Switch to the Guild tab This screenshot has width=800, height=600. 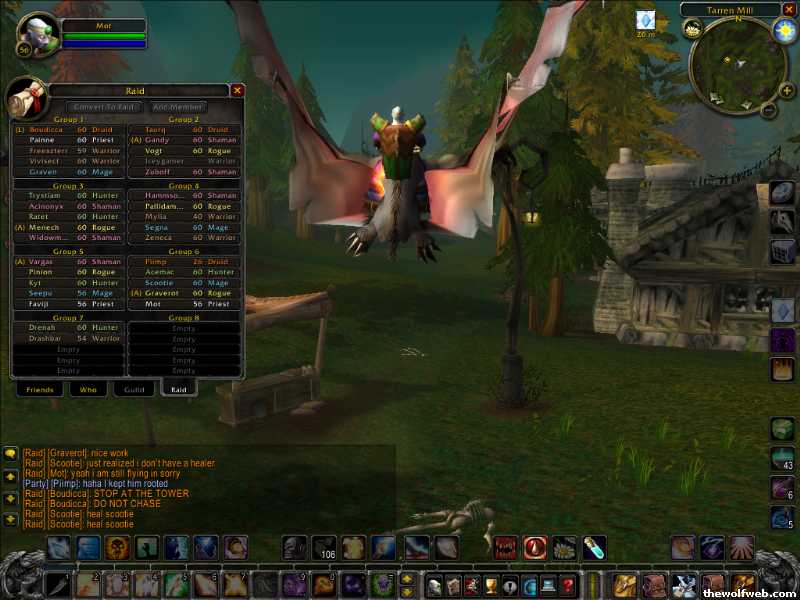click(133, 389)
